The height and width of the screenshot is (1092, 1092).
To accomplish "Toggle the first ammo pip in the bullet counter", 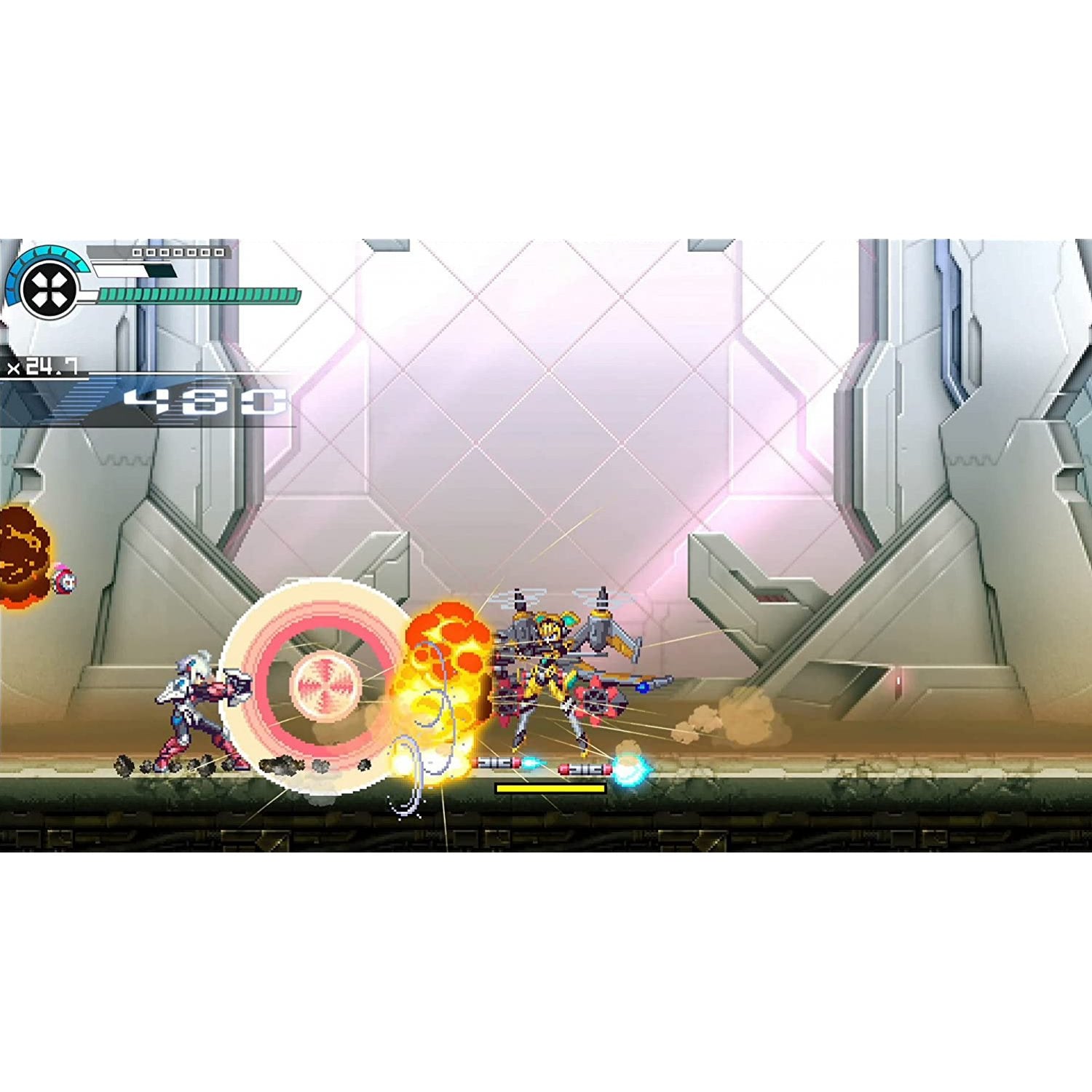I will click(x=137, y=253).
